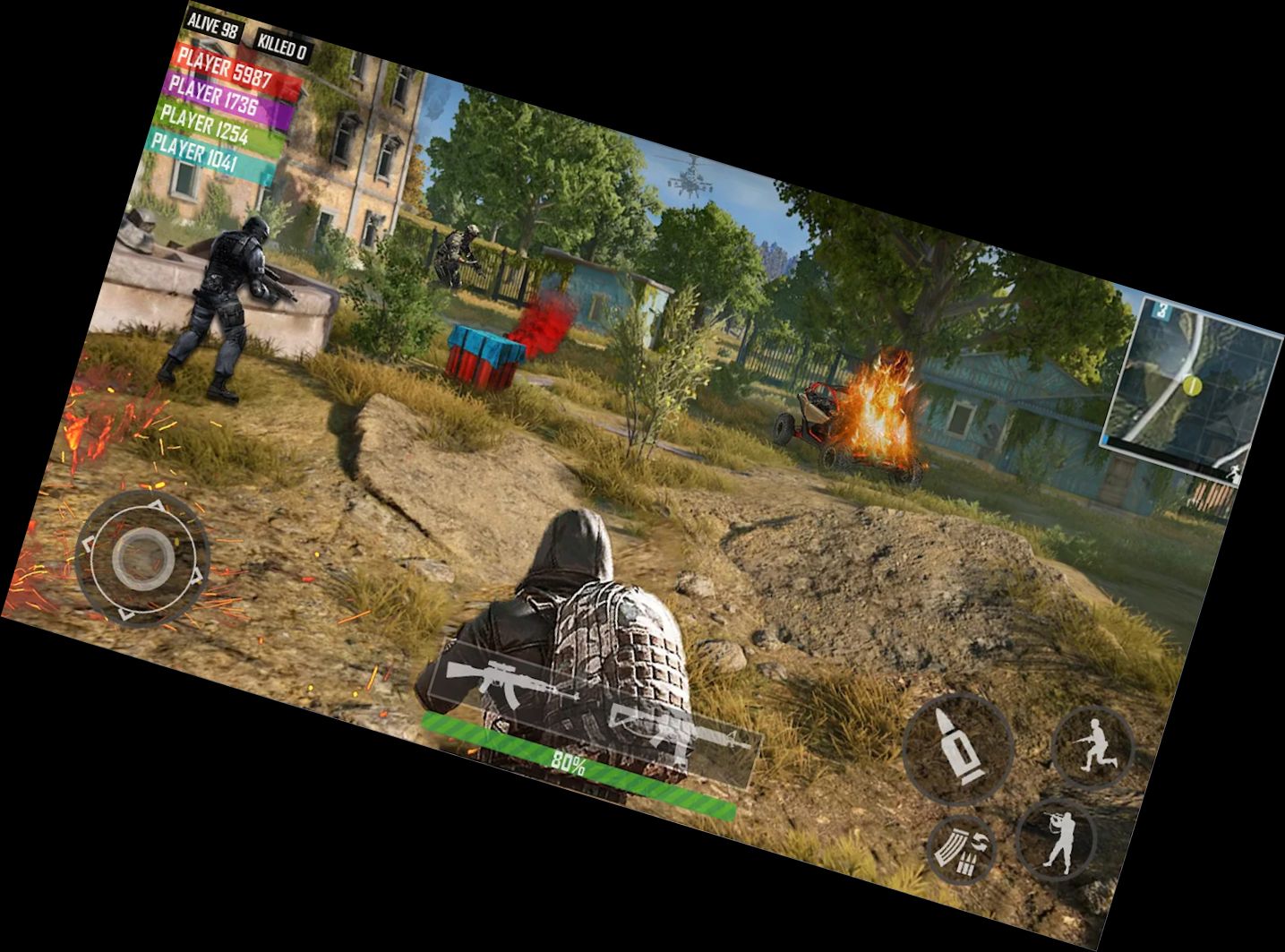
Task: Tap the KILLED 0 counter
Action: pos(285,43)
